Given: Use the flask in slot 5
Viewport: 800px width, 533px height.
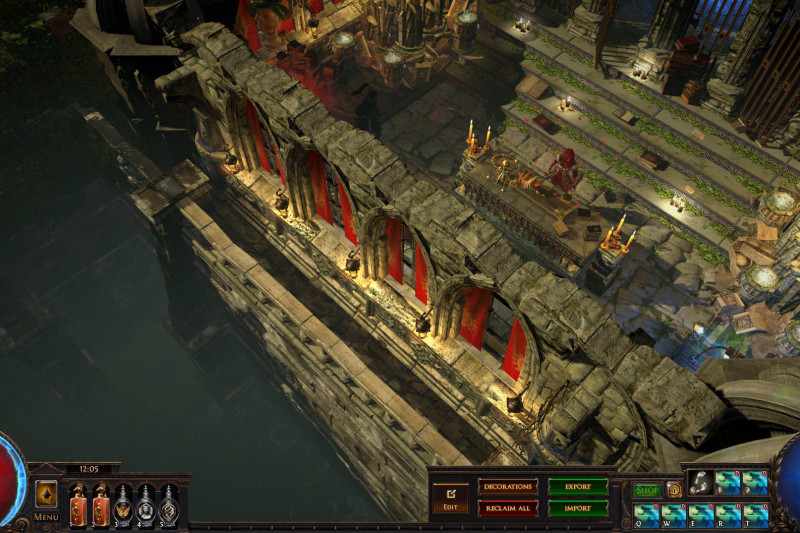Looking at the screenshot, I should pyautogui.click(x=169, y=505).
